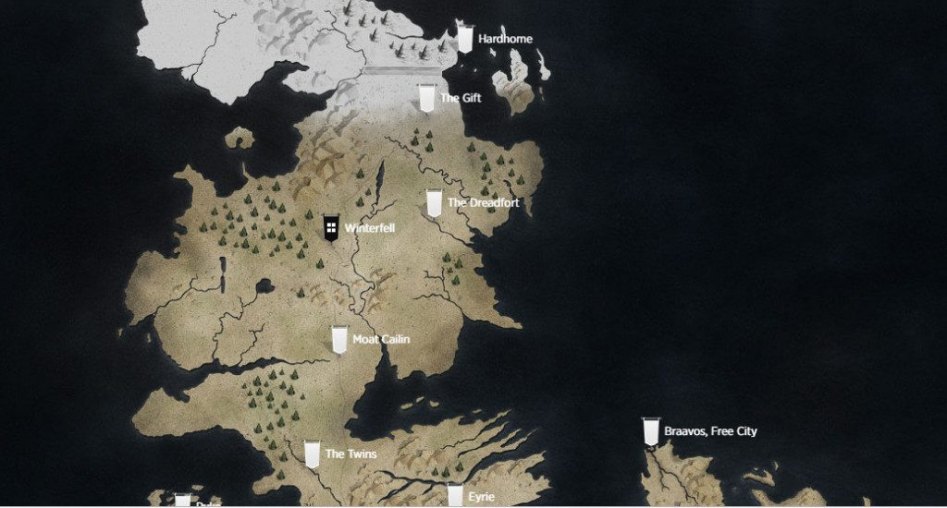Viewport: 947px width, 508px height.
Task: Choose The Dreadfort location marker
Action: pyautogui.click(x=434, y=203)
